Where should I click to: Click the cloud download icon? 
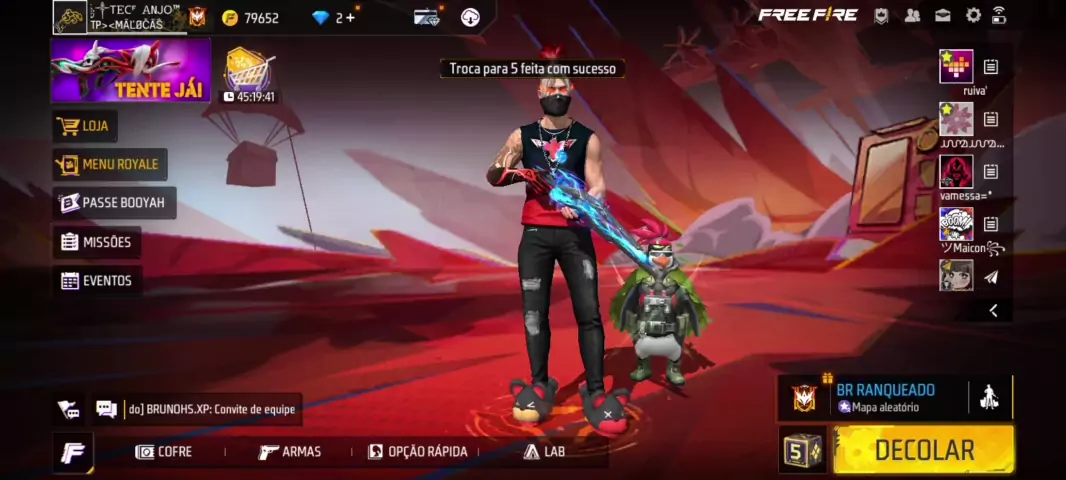pyautogui.click(x=470, y=17)
